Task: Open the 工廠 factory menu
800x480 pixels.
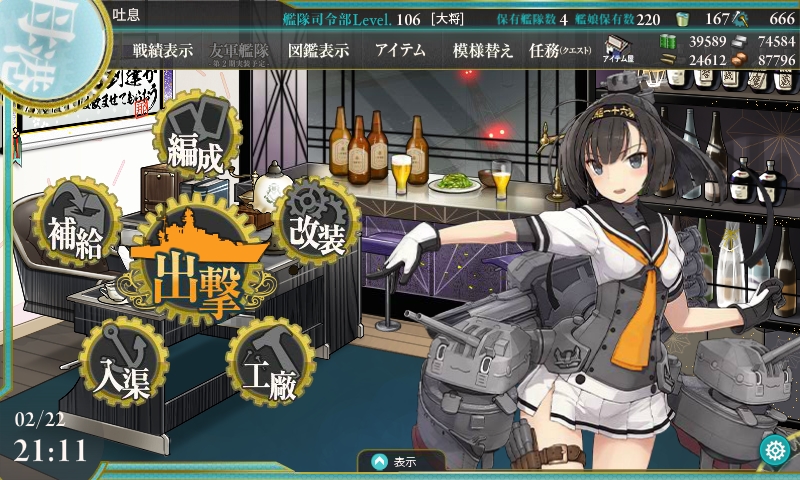Action: pos(269,370)
